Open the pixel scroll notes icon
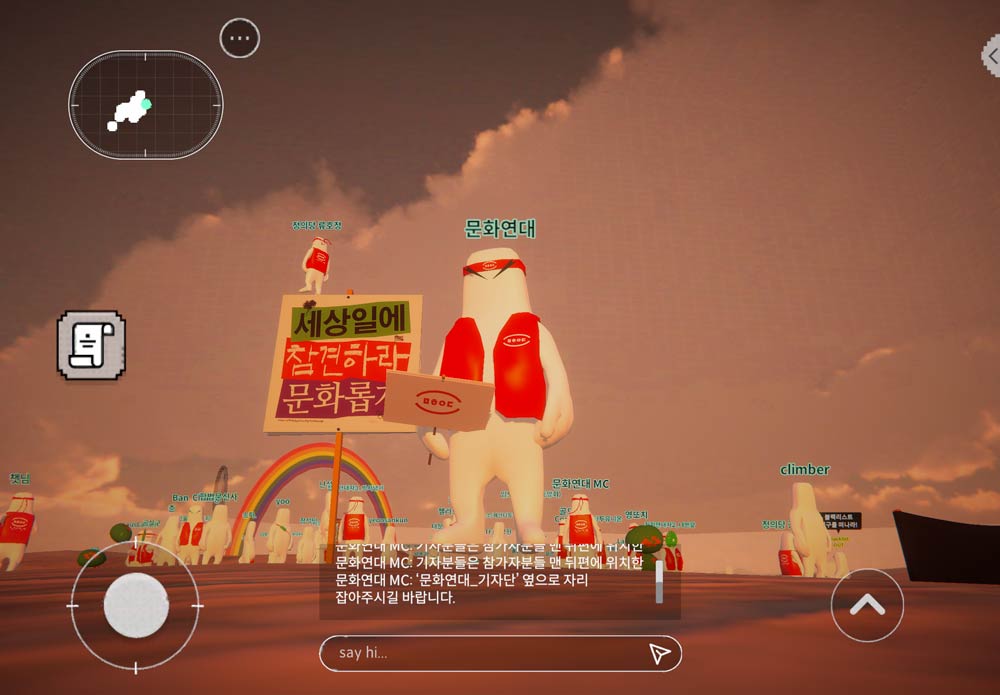 (x=91, y=345)
